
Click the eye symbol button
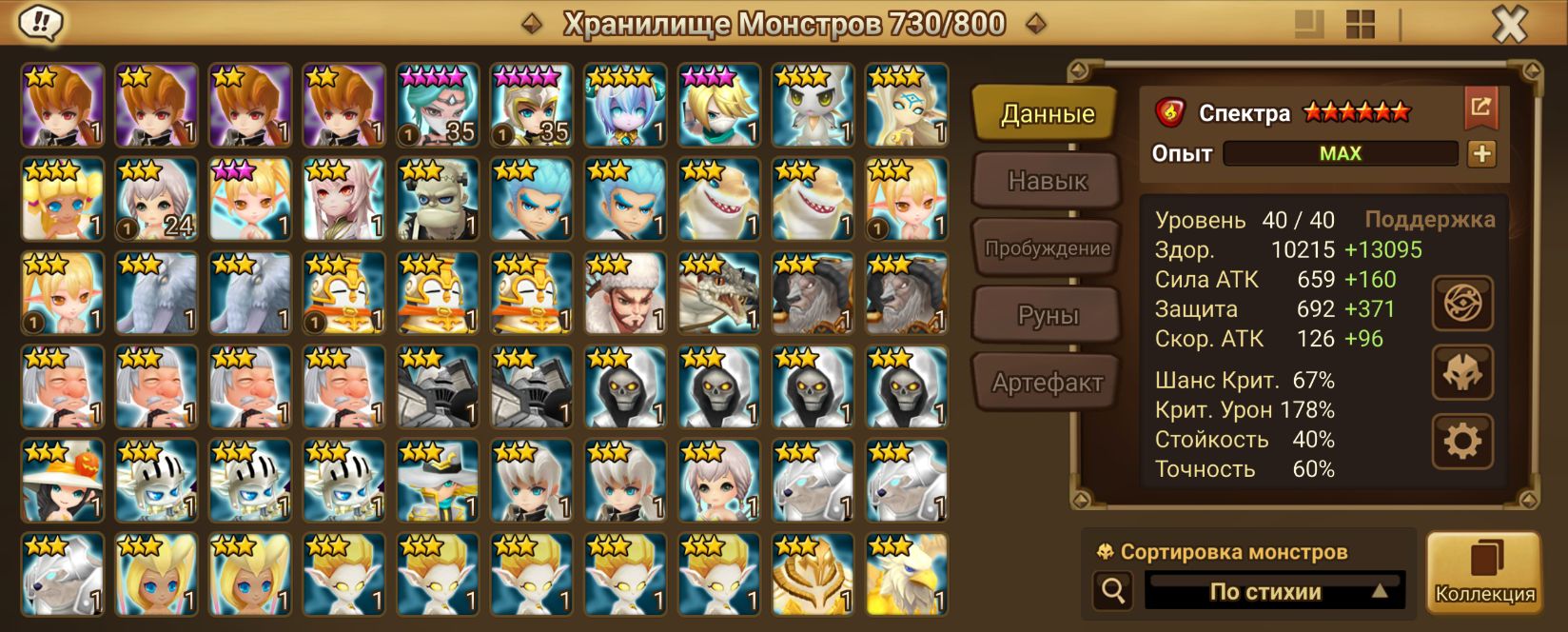(1462, 304)
